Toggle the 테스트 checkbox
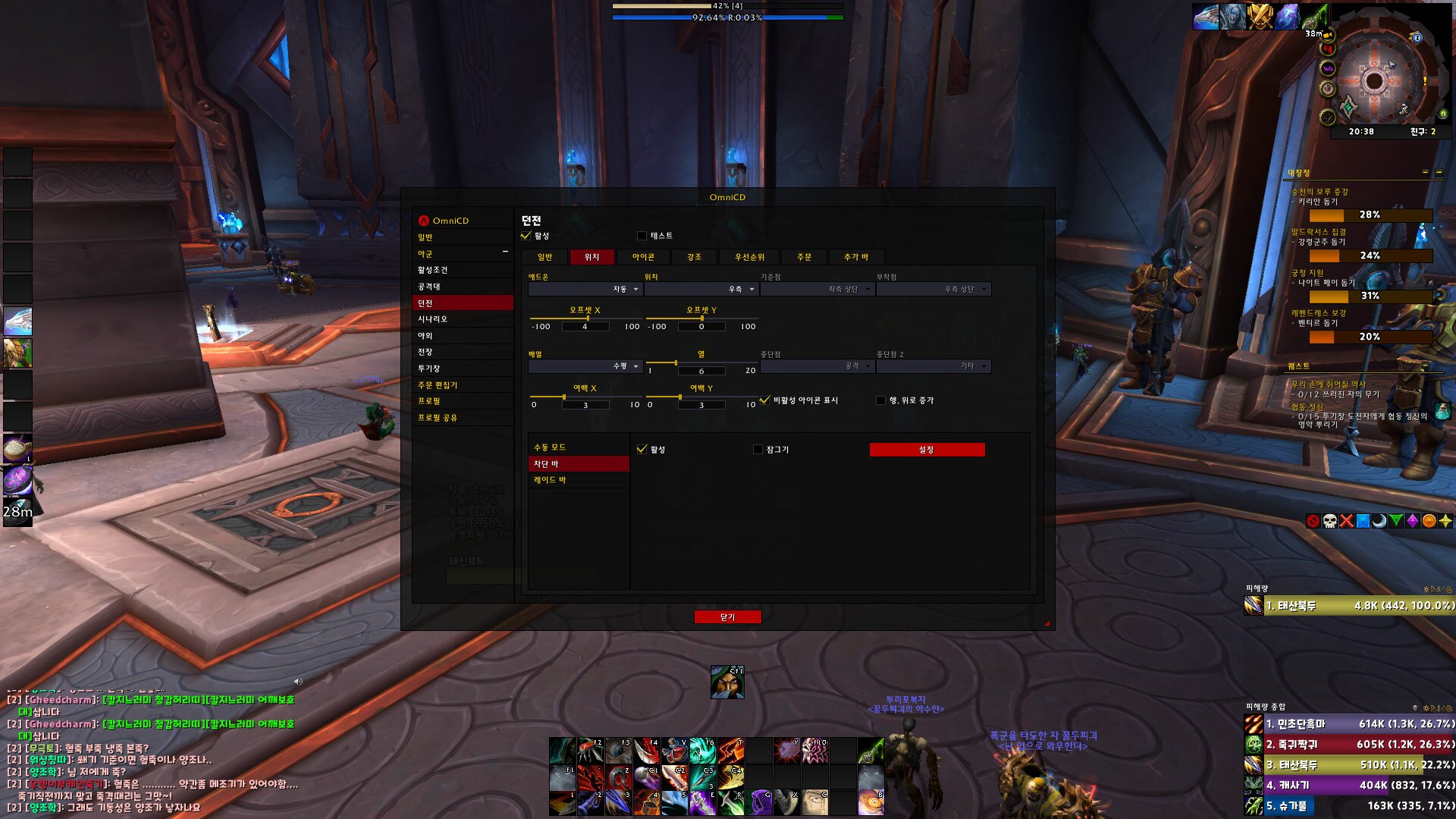This screenshot has height=819, width=1456. 642,236
